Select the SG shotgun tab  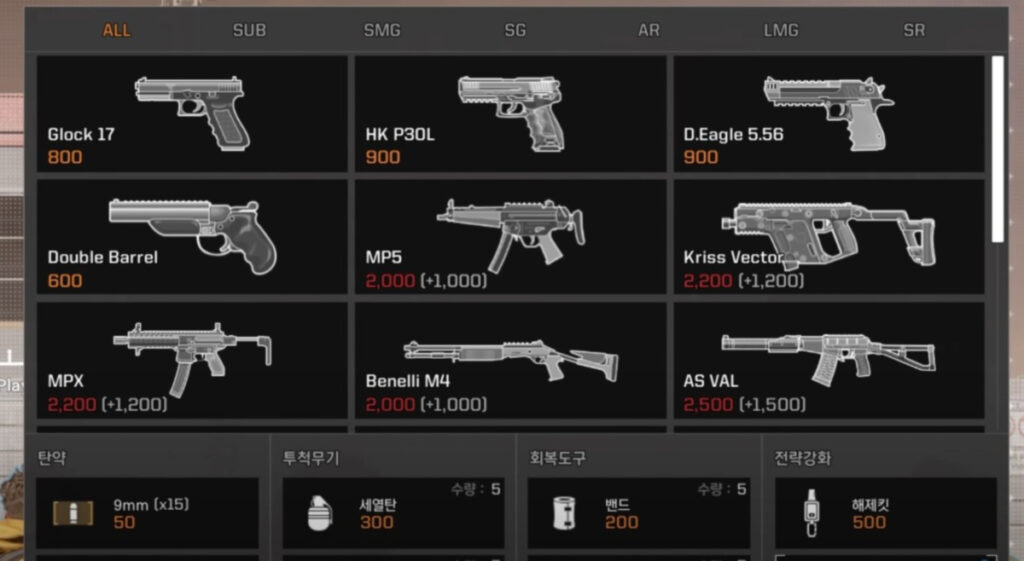coord(515,30)
